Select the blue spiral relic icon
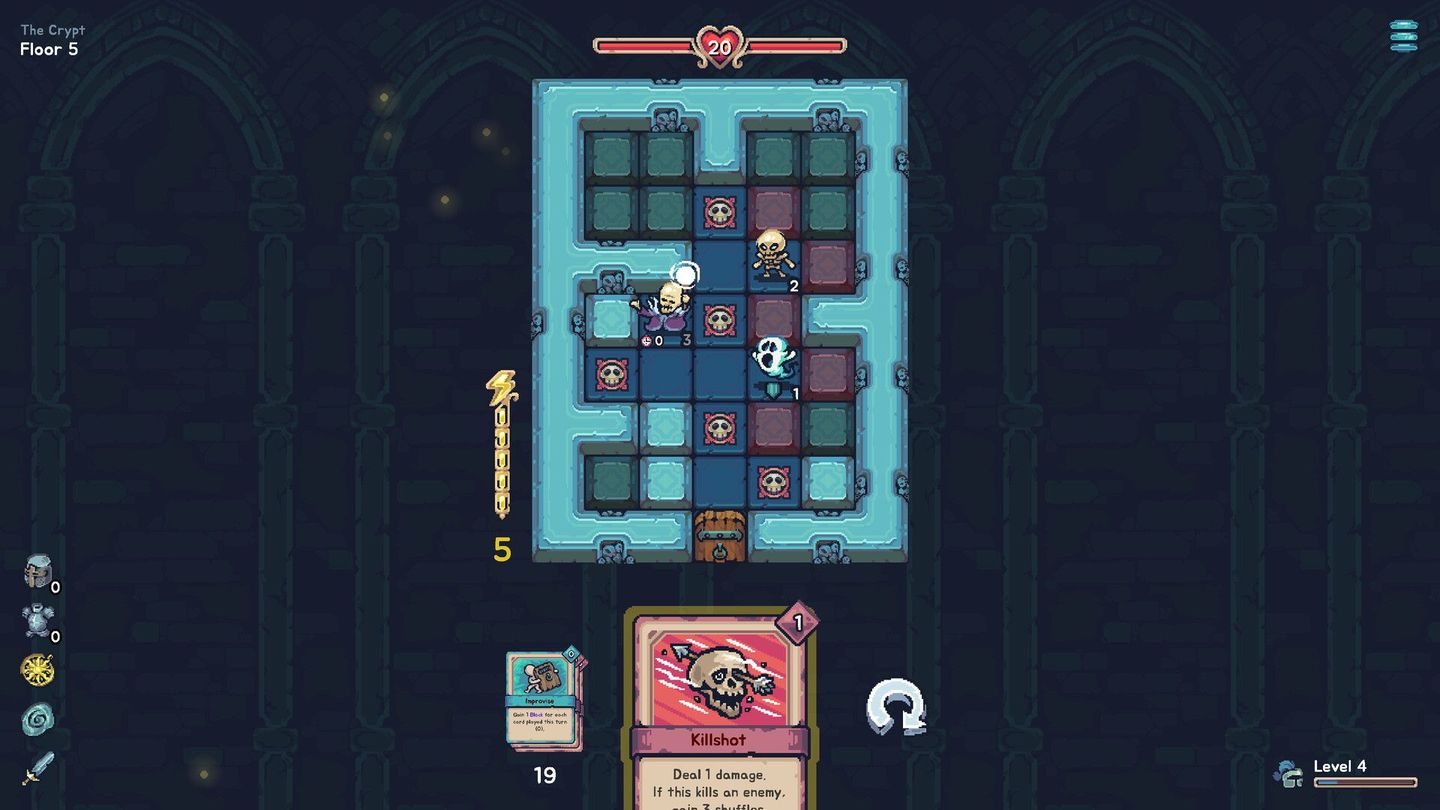Image resolution: width=1440 pixels, height=810 pixels. tap(37, 719)
